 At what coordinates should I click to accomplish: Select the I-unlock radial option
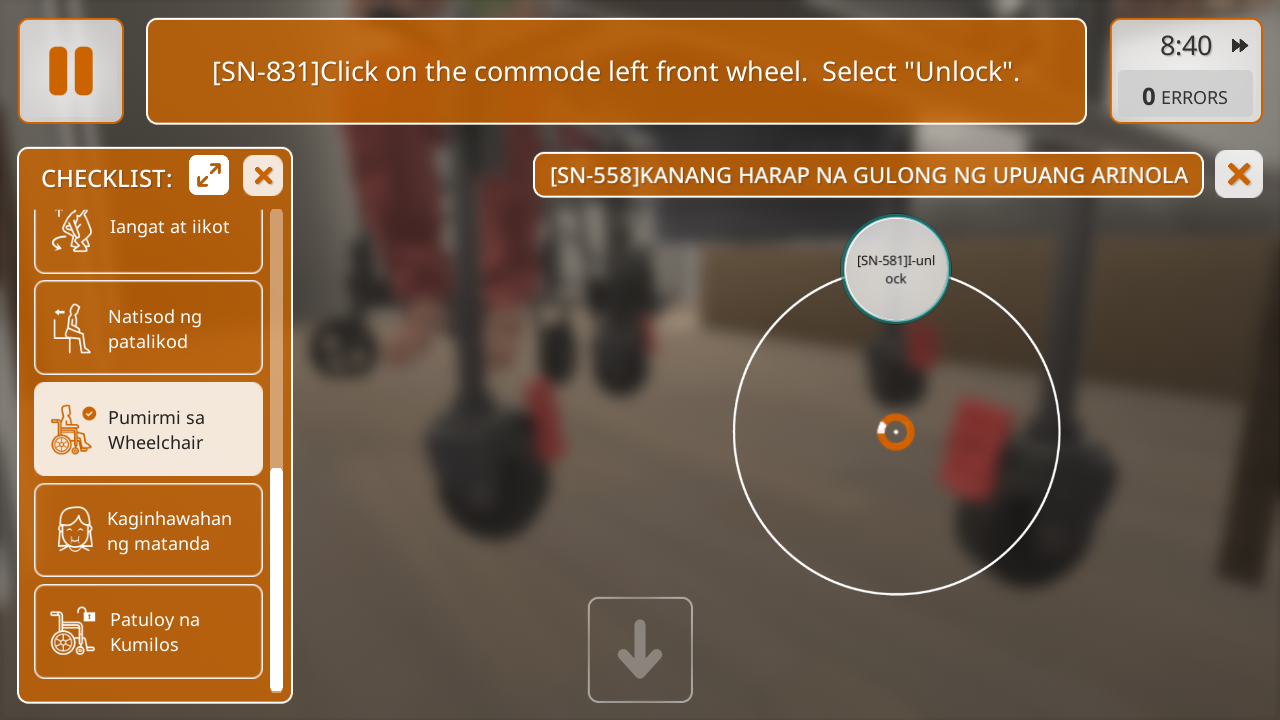896,269
